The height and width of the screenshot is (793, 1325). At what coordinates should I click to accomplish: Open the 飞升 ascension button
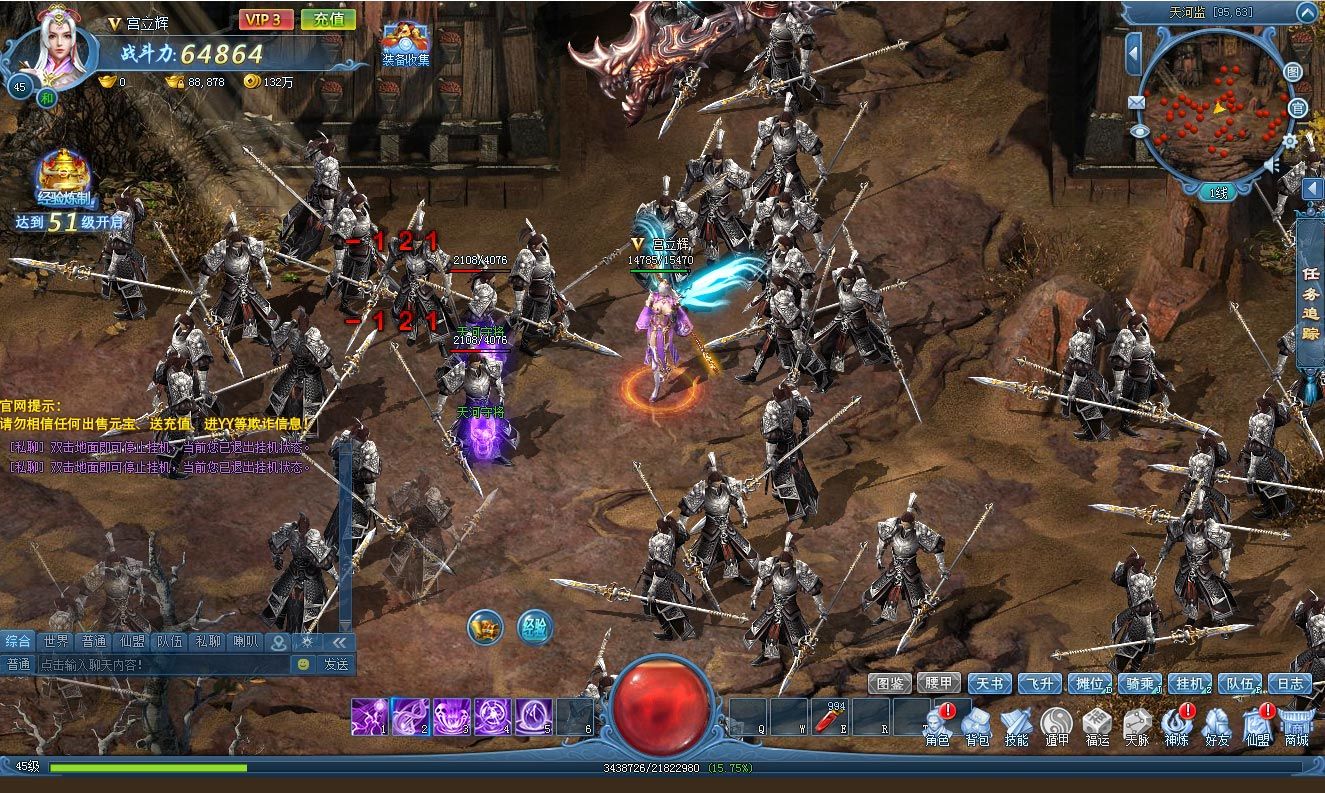click(x=1039, y=684)
